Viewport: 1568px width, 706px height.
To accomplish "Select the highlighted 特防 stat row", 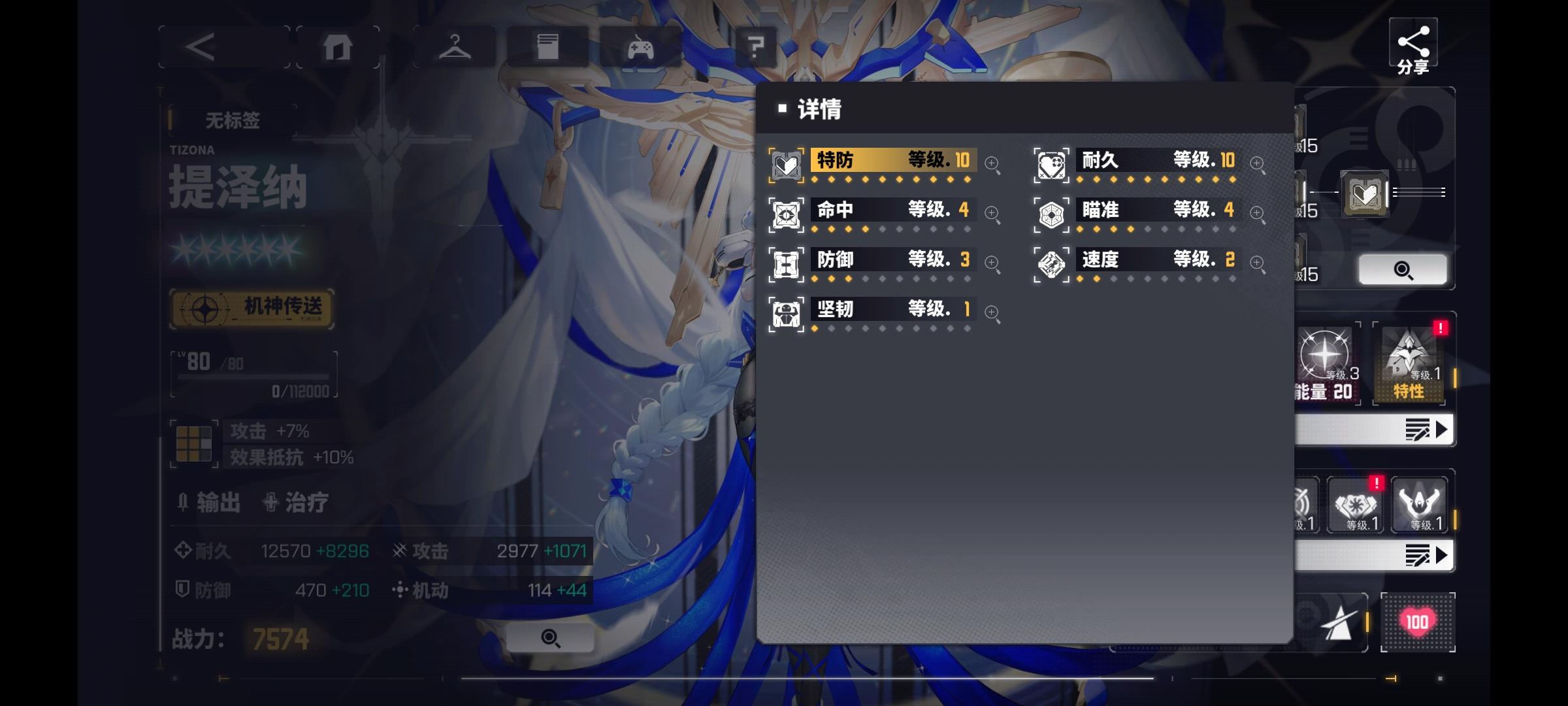I will pyautogui.click(x=892, y=160).
